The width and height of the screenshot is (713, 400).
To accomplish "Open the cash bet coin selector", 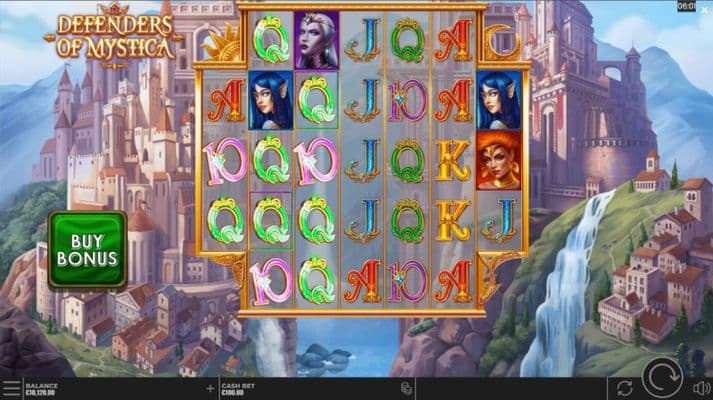I will click(406, 388).
